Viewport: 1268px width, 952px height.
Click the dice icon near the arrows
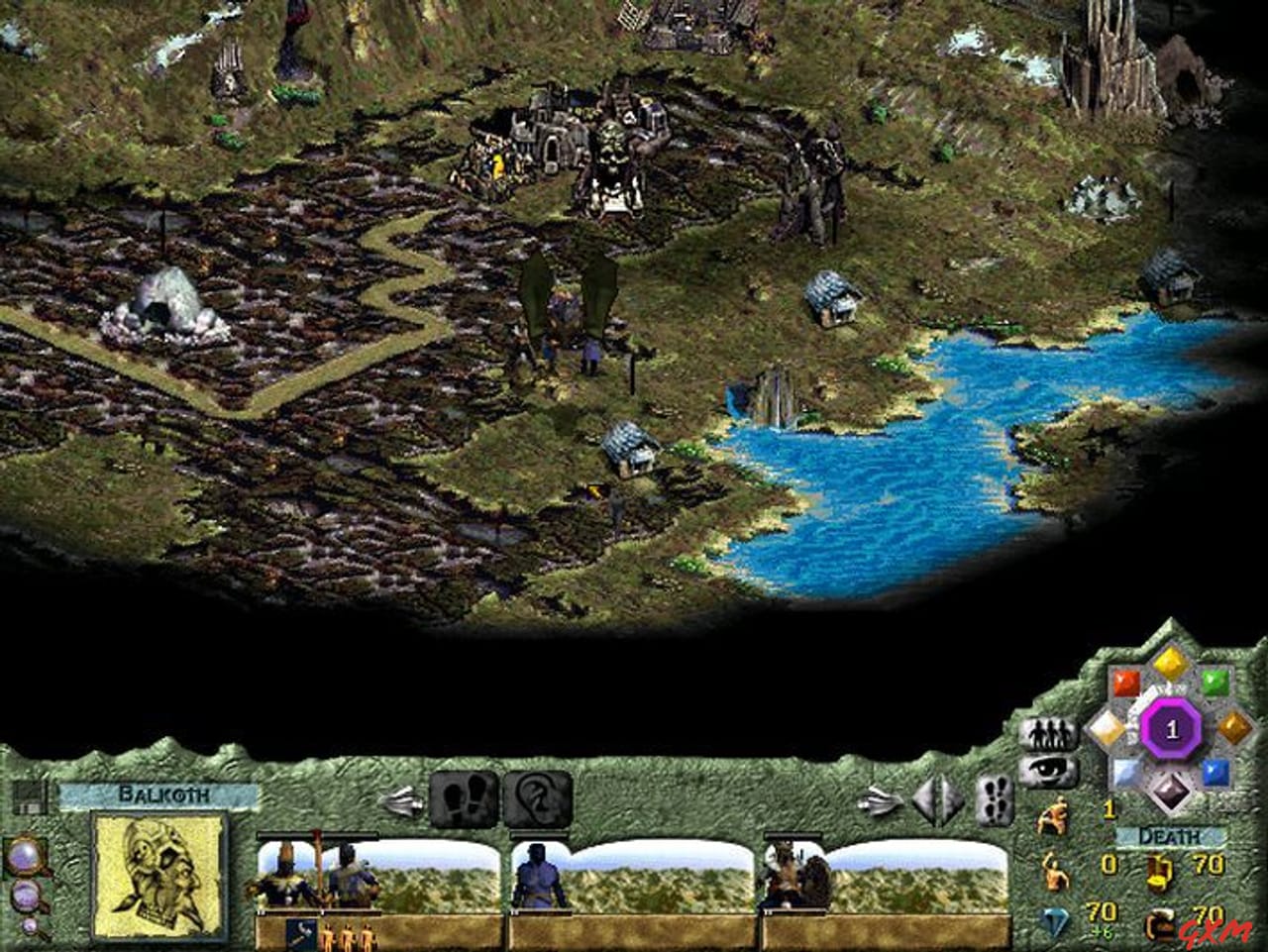click(x=995, y=799)
